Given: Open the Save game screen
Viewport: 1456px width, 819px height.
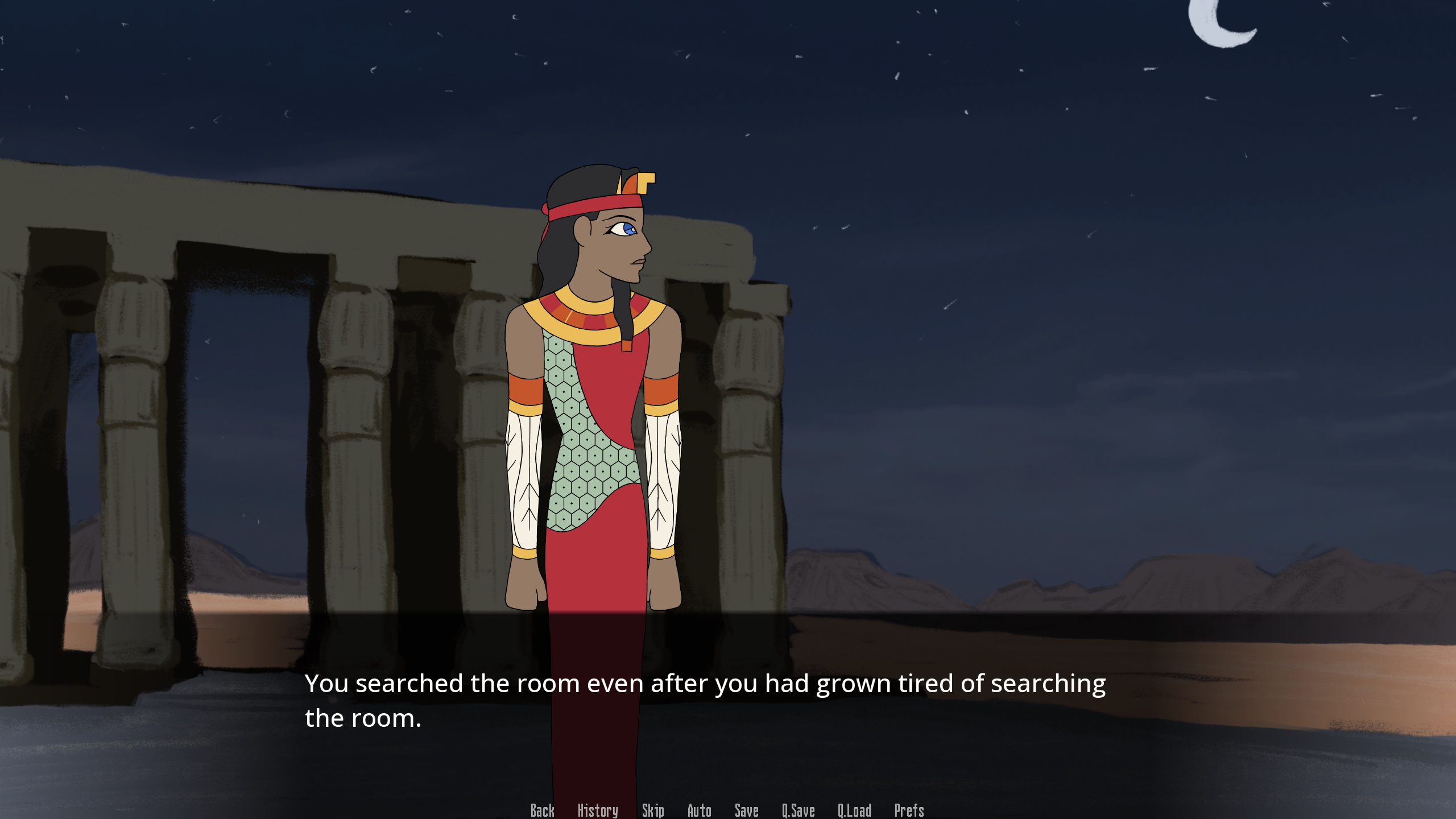Looking at the screenshot, I should (x=746, y=810).
